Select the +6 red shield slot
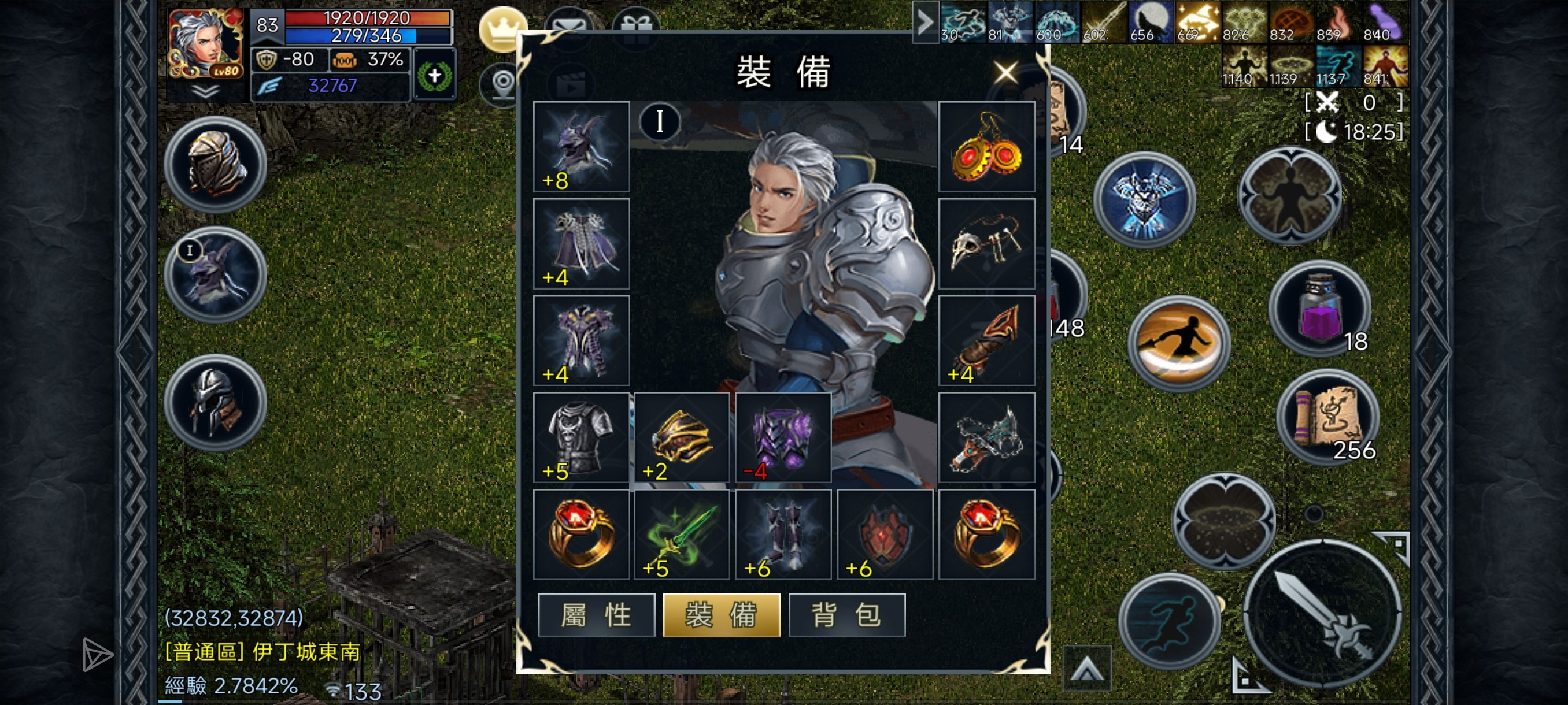Image resolution: width=1568 pixels, height=705 pixels. click(885, 534)
